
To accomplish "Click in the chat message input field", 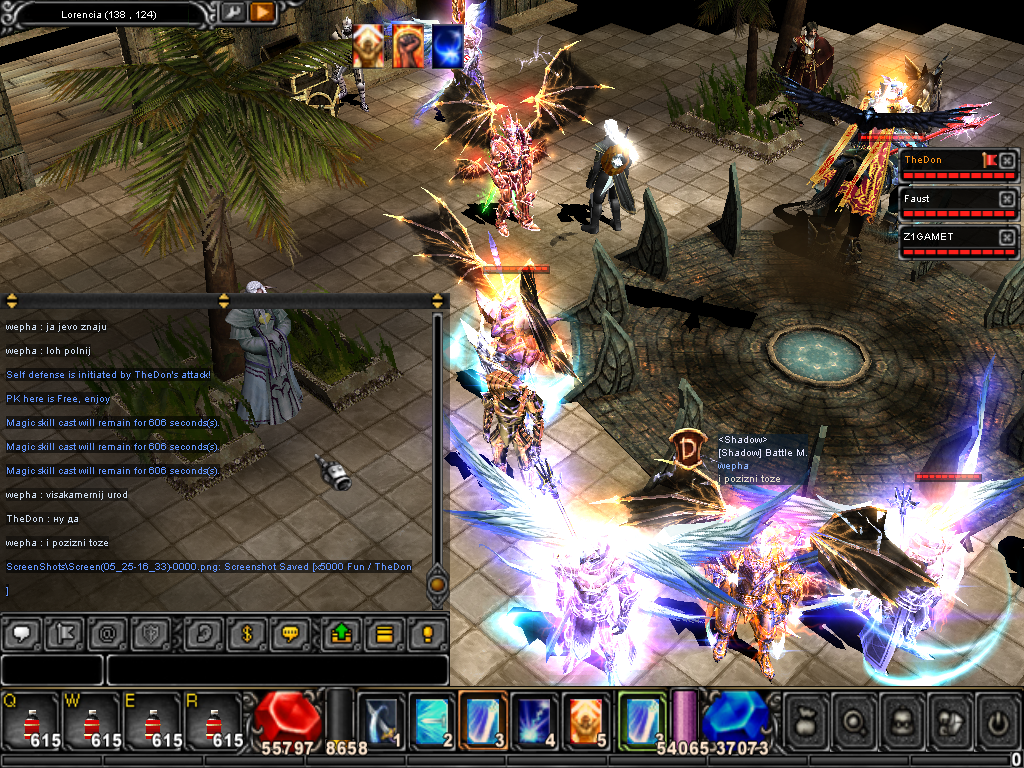I will pyautogui.click(x=277, y=669).
